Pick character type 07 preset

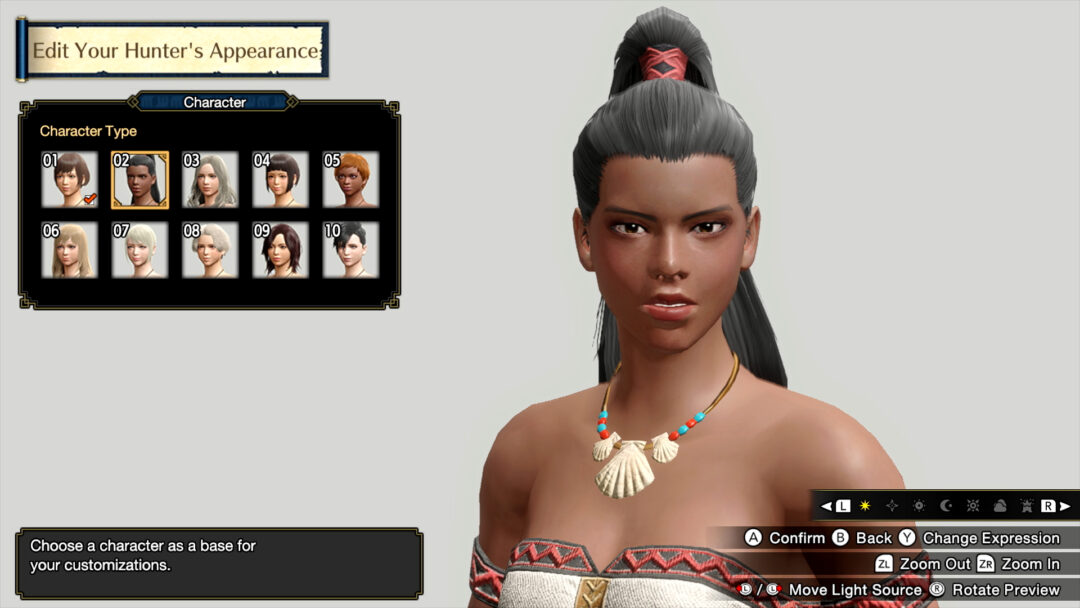tap(140, 250)
